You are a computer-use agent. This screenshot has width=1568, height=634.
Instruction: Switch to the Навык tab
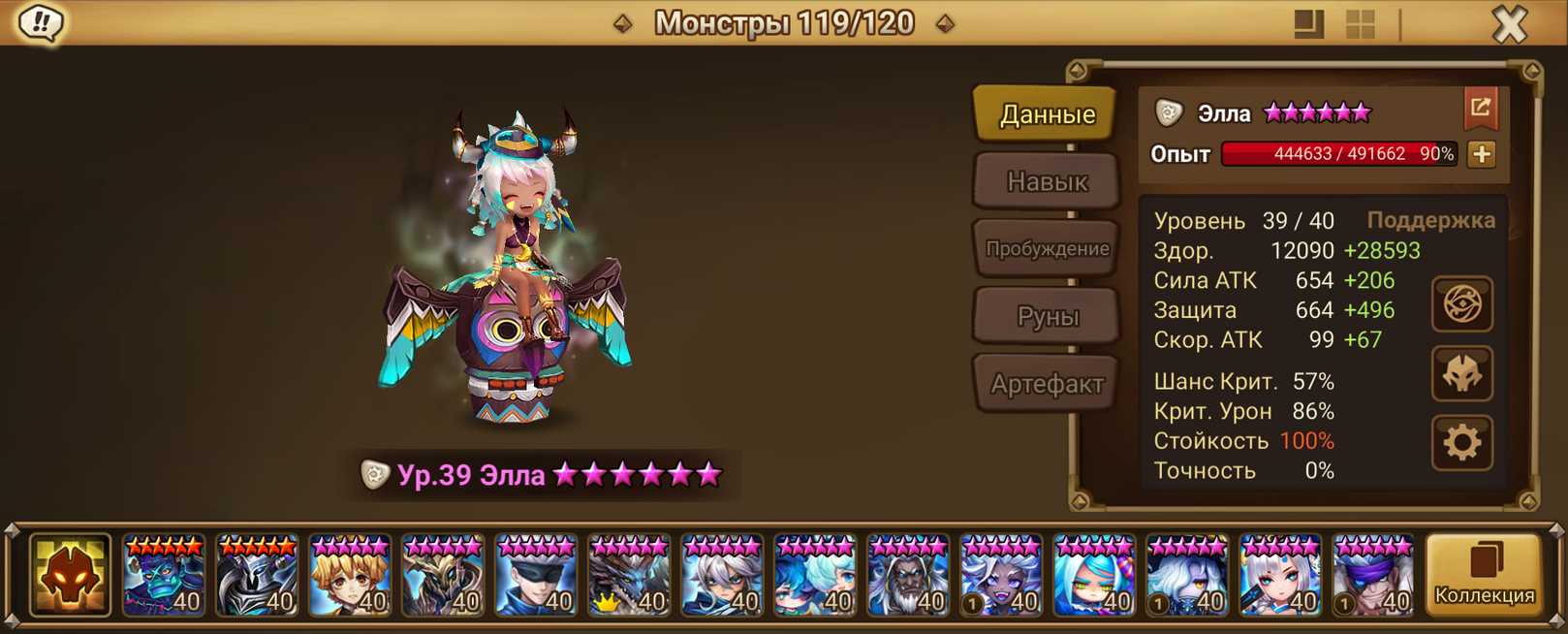click(x=1047, y=181)
